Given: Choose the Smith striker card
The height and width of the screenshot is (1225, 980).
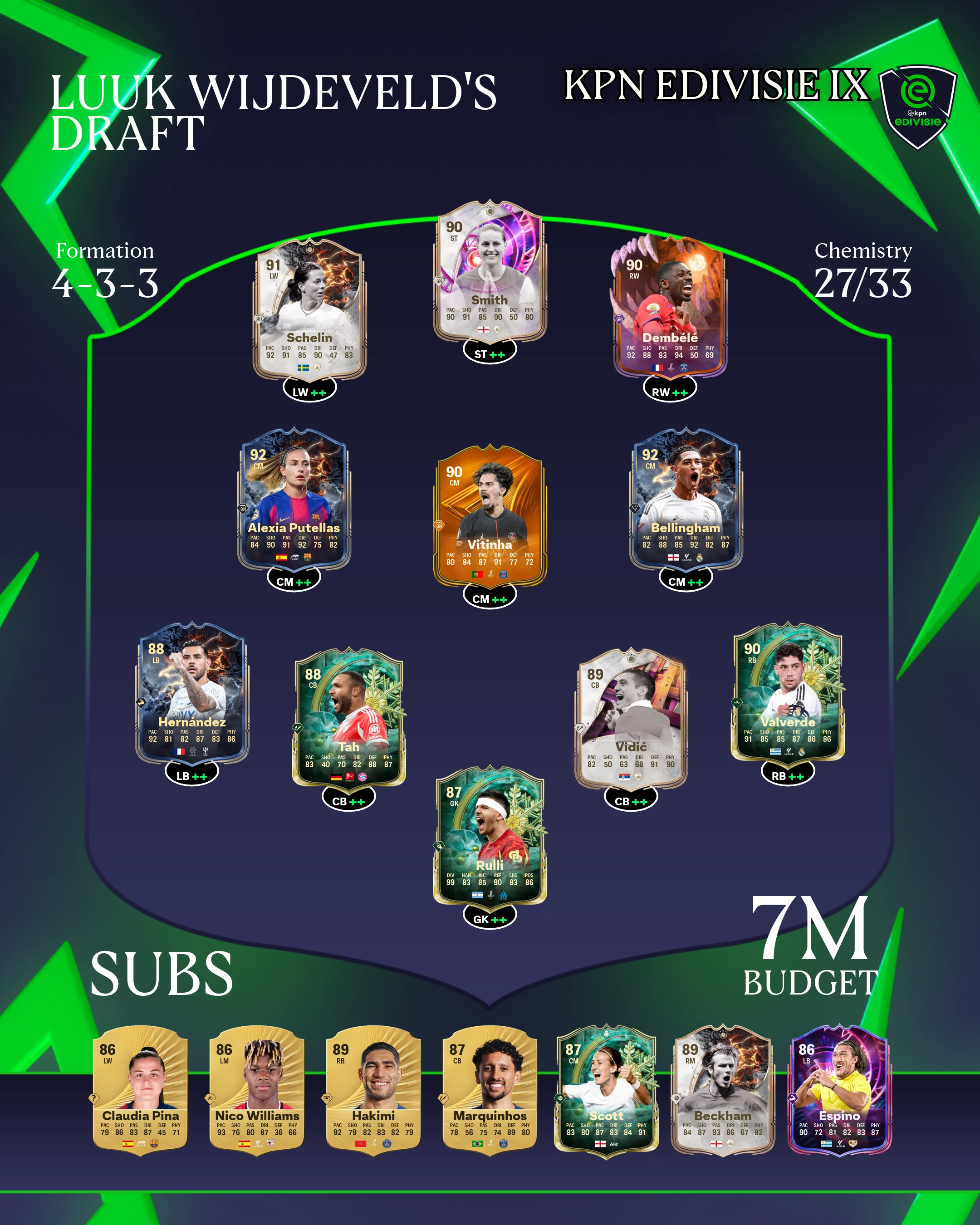Looking at the screenshot, I should pos(490,272).
